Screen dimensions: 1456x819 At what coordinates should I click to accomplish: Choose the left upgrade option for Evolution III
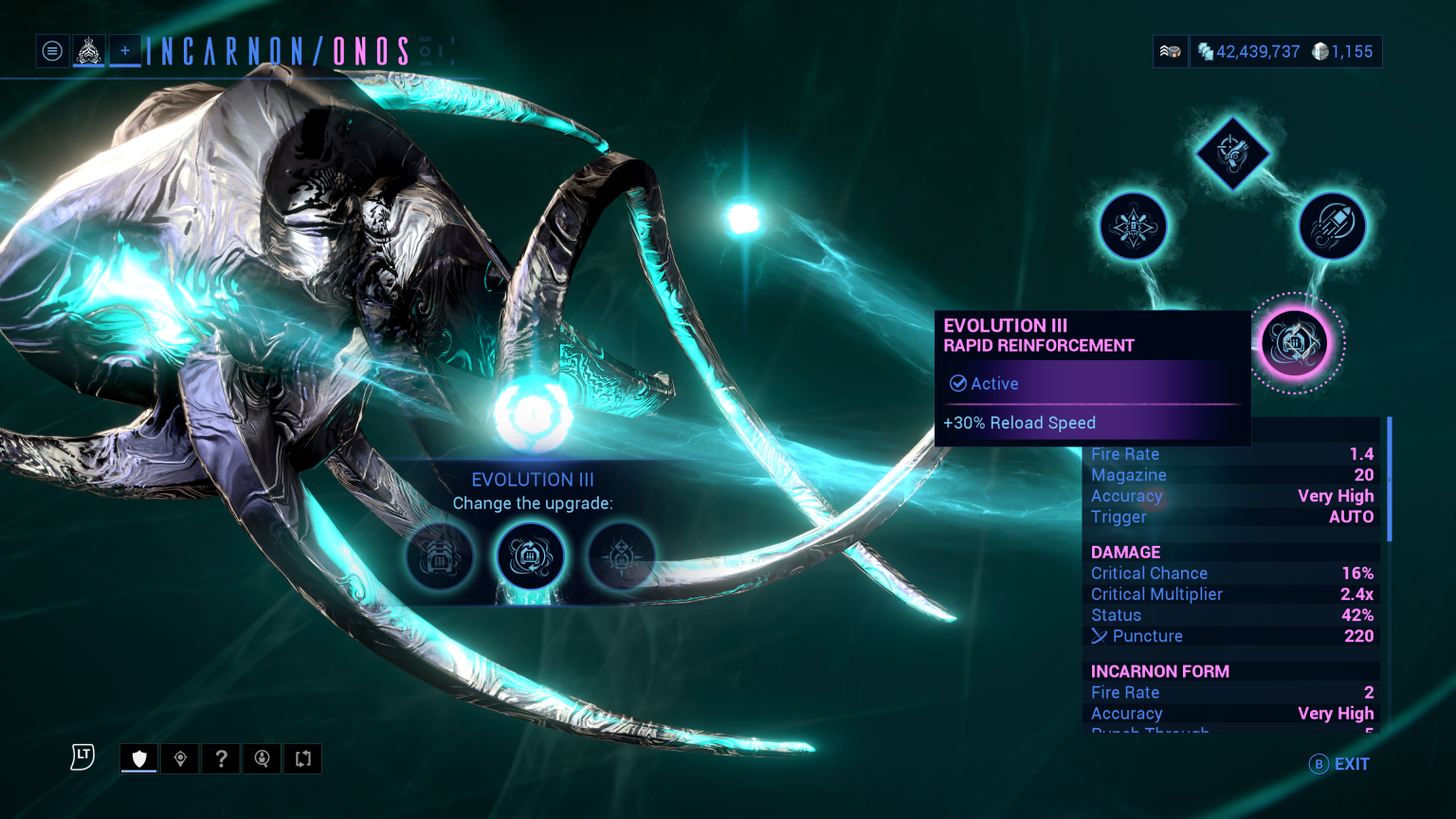pyautogui.click(x=440, y=556)
